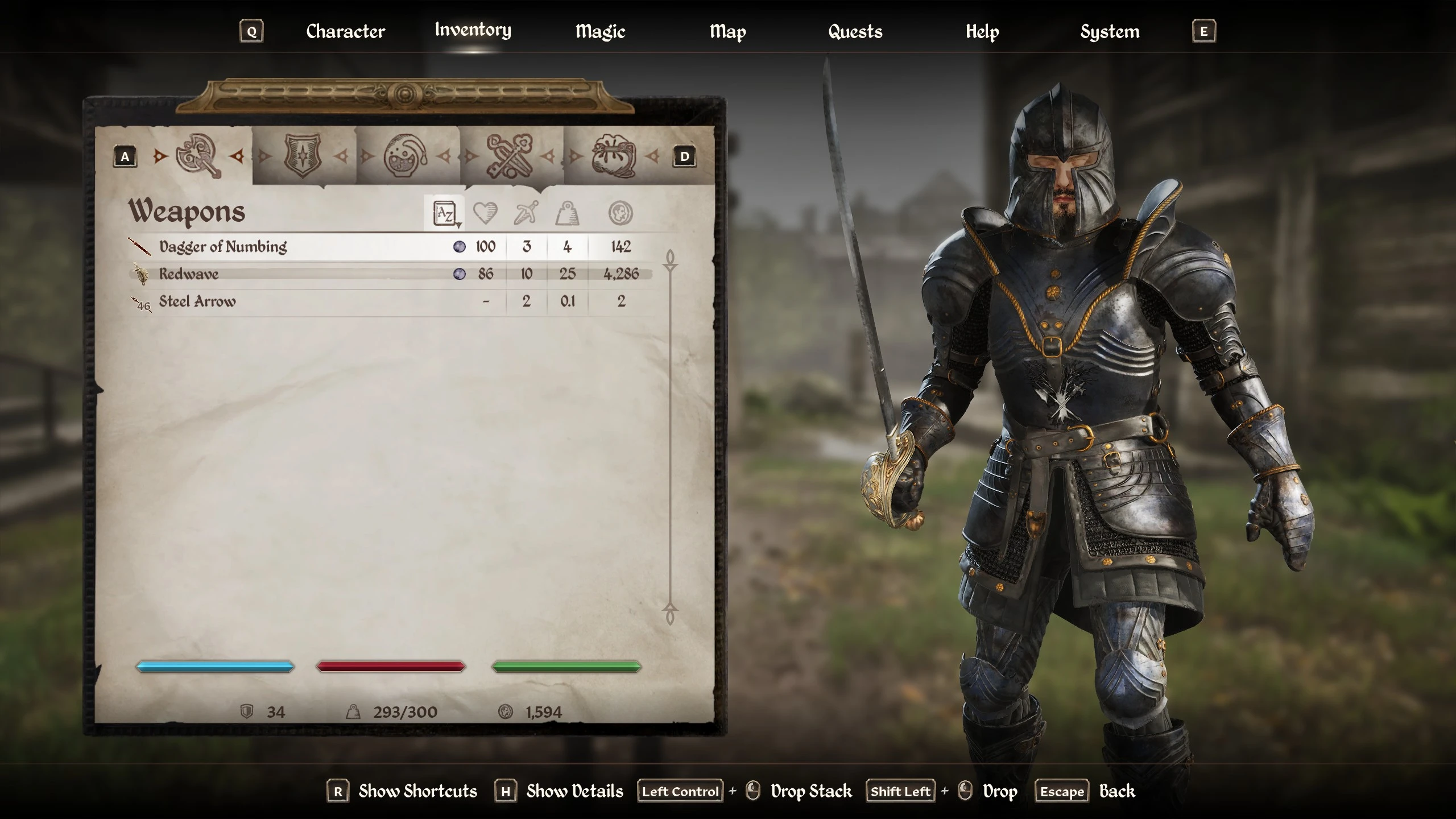The height and width of the screenshot is (819, 1456).
Task: Open the System menu tab
Action: (x=1110, y=31)
